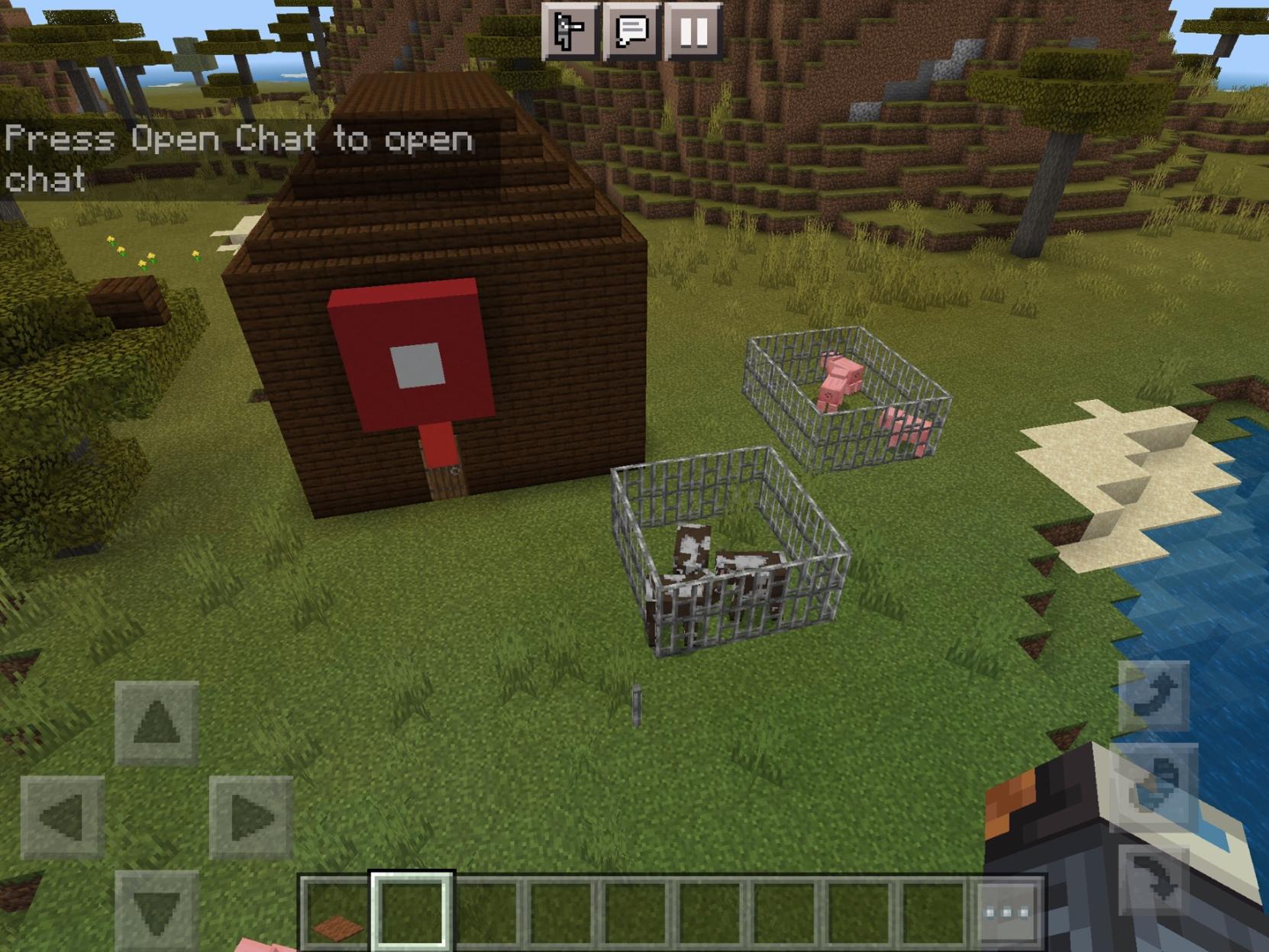Tap the fly up arrow button
Screen dimensions: 1269x952
pyautogui.click(x=1154, y=695)
